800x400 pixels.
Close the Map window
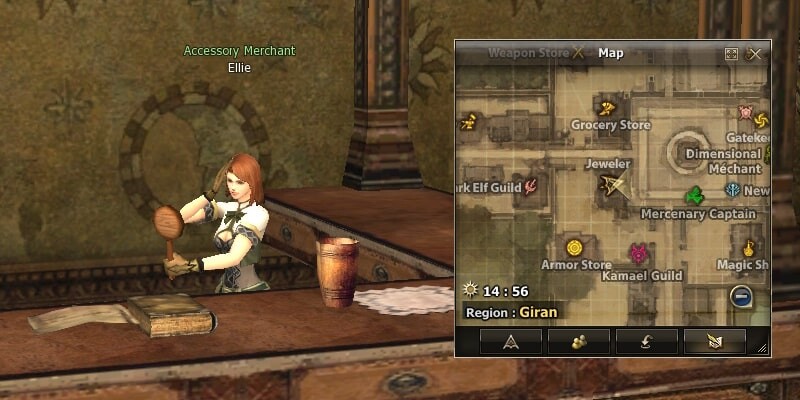[x=755, y=54]
